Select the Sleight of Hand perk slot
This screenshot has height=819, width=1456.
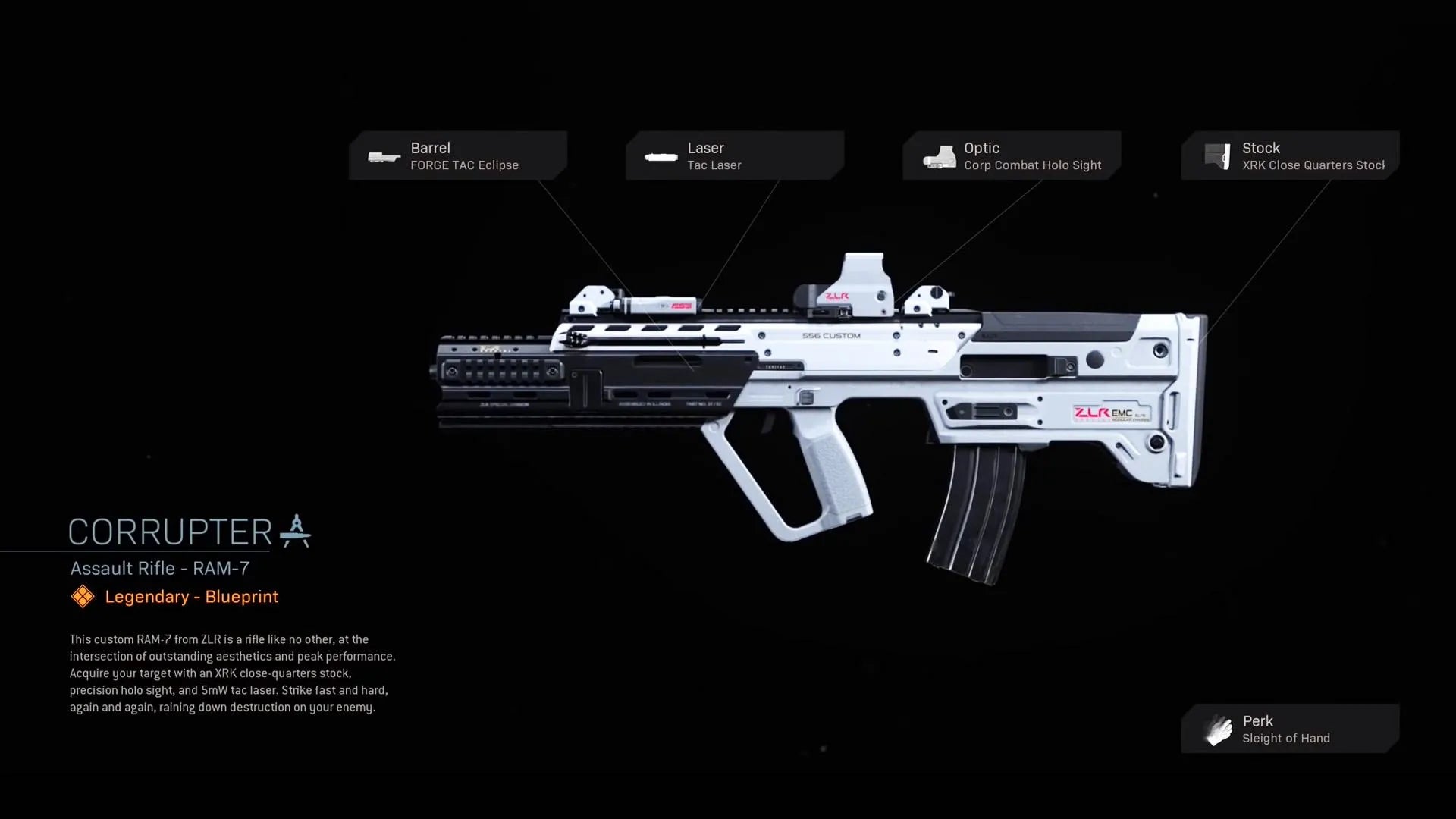click(x=1289, y=729)
